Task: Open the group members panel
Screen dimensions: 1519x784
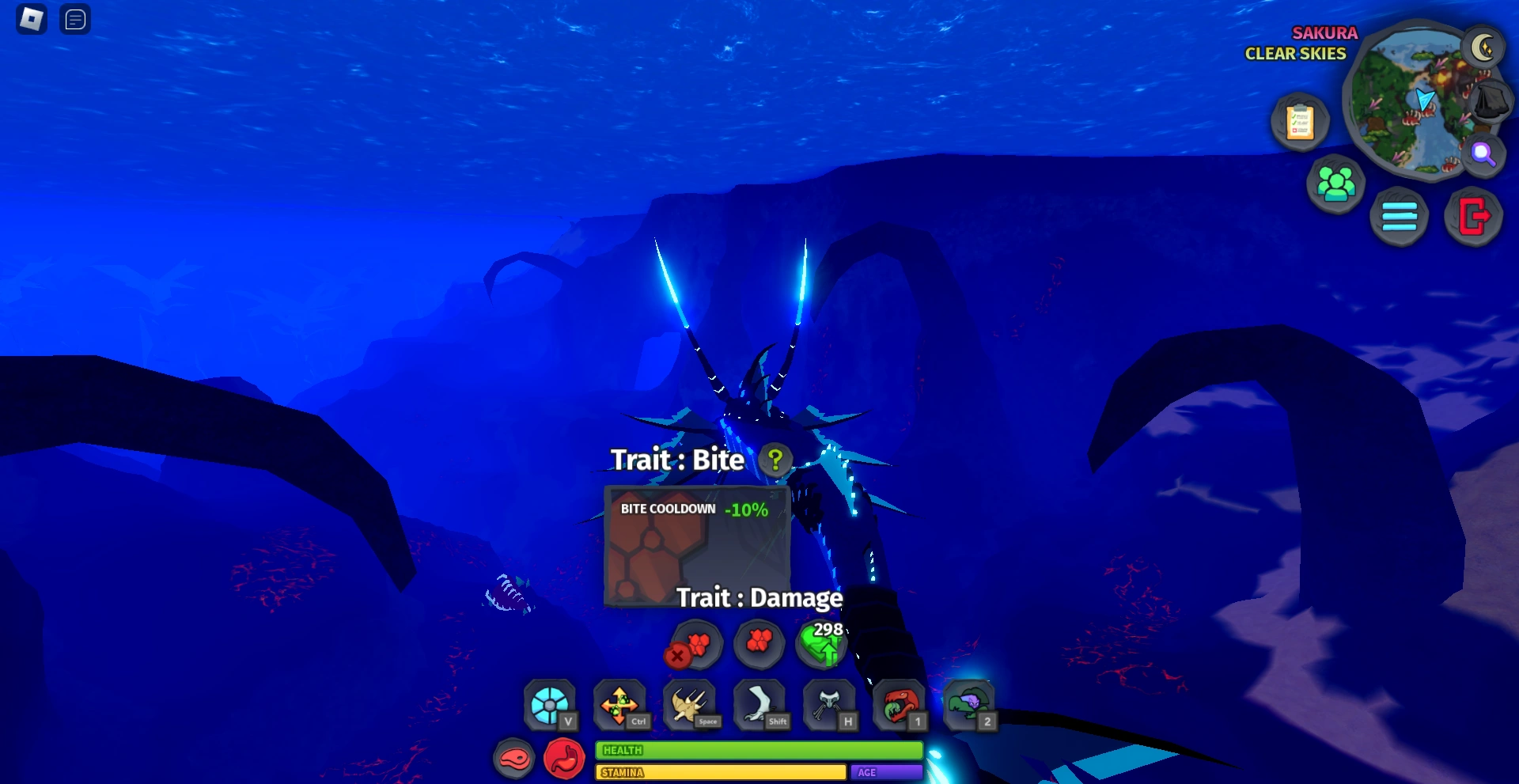Action: tap(1337, 182)
